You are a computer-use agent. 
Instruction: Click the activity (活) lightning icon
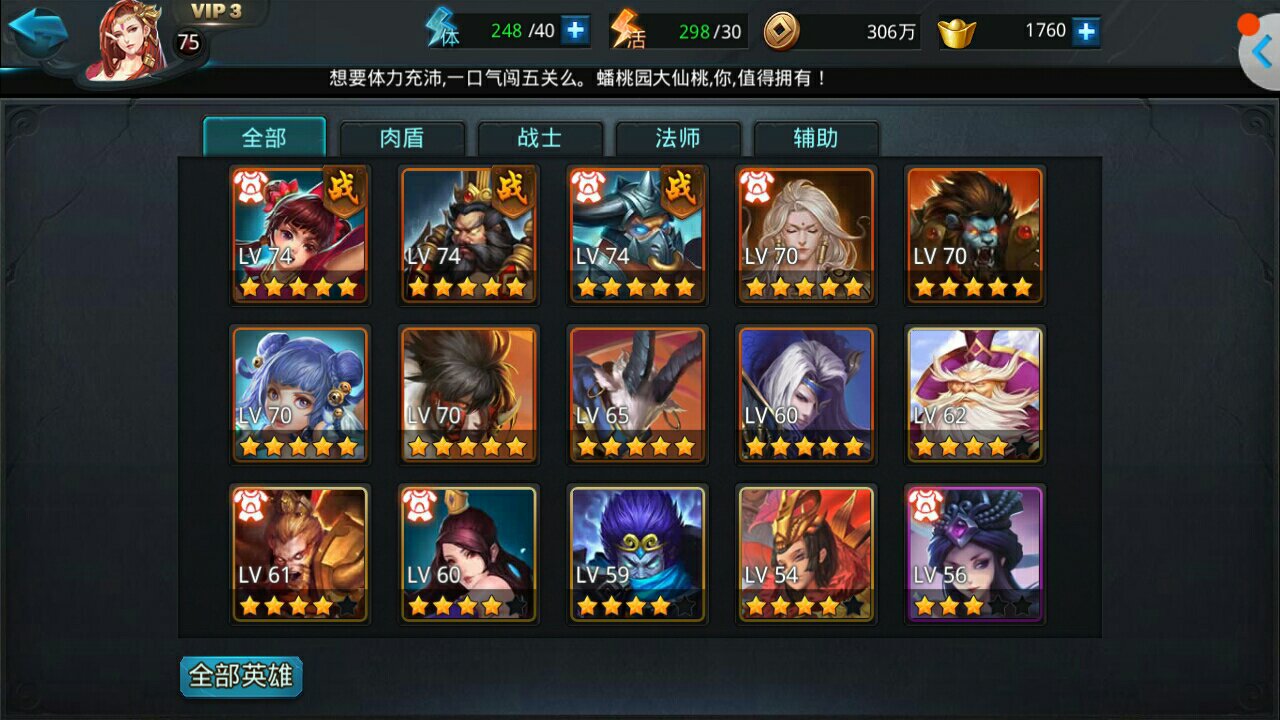(626, 28)
